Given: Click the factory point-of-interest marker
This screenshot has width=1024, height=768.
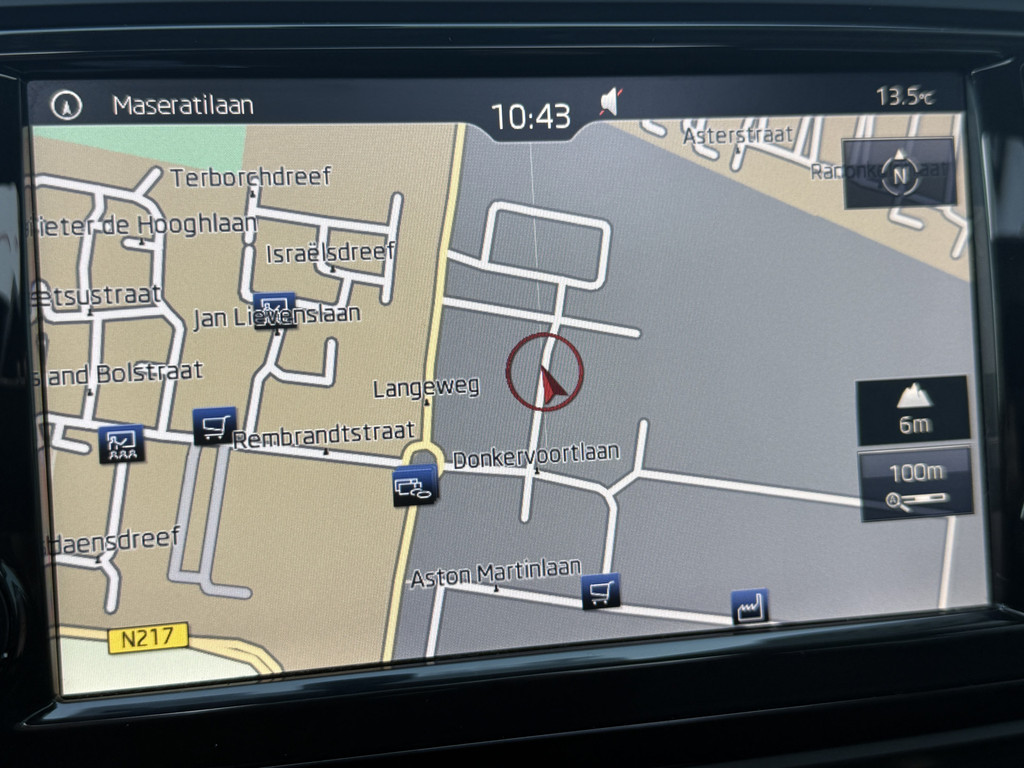Looking at the screenshot, I should [749, 606].
